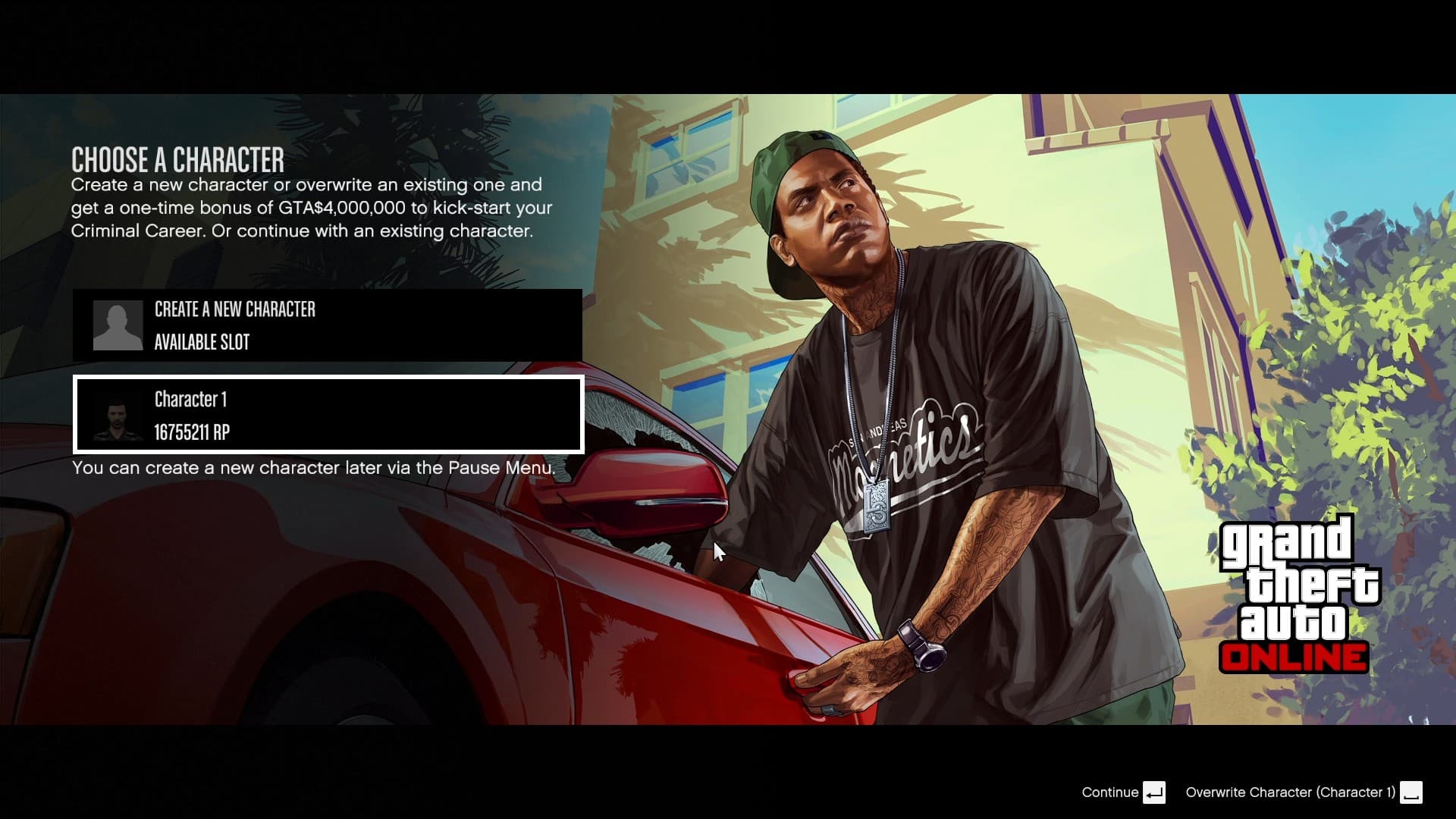Choose Character 1 with 16755211 RP
Image resolution: width=1456 pixels, height=819 pixels.
tap(328, 415)
